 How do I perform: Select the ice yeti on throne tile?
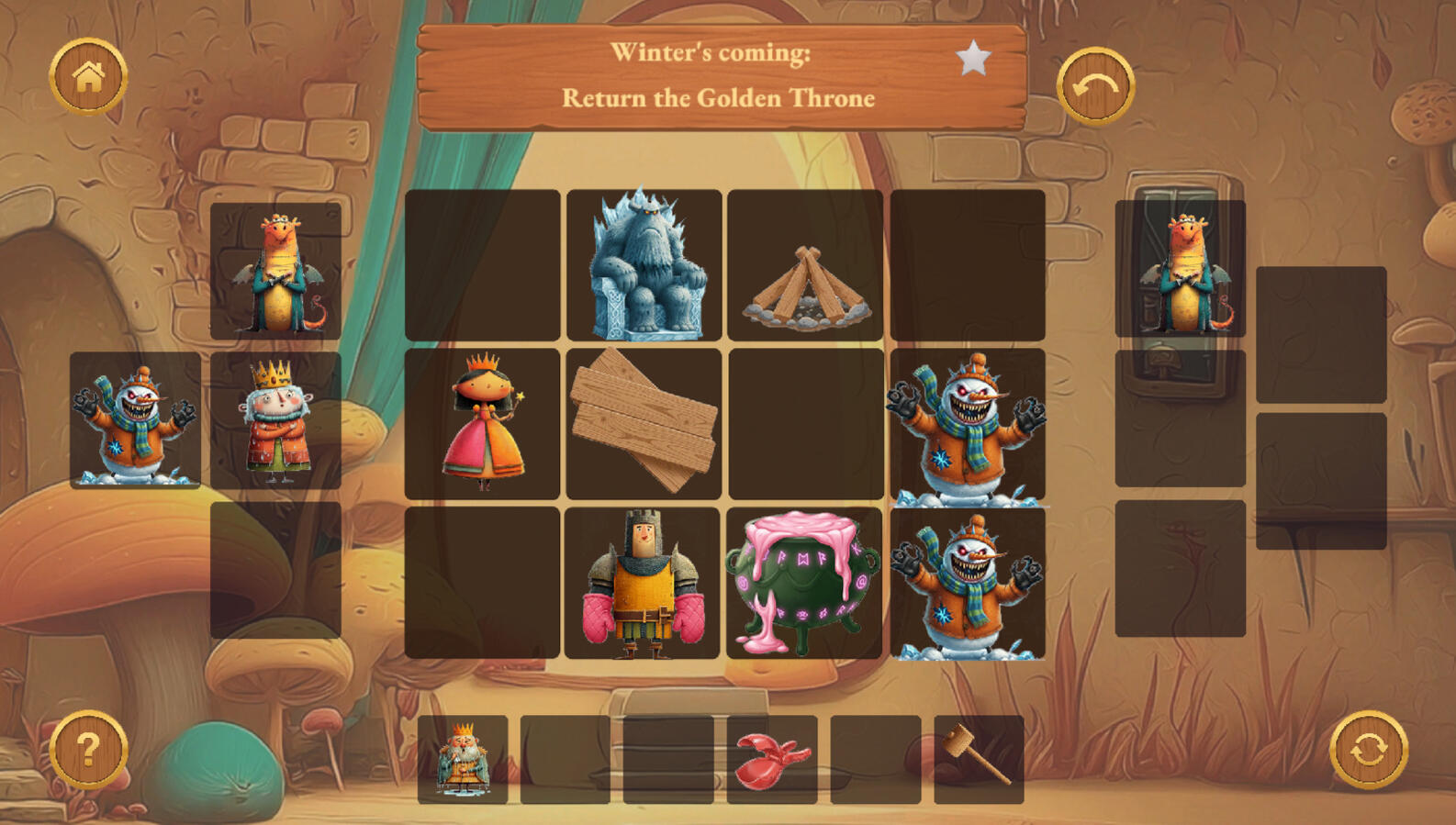[x=644, y=265]
